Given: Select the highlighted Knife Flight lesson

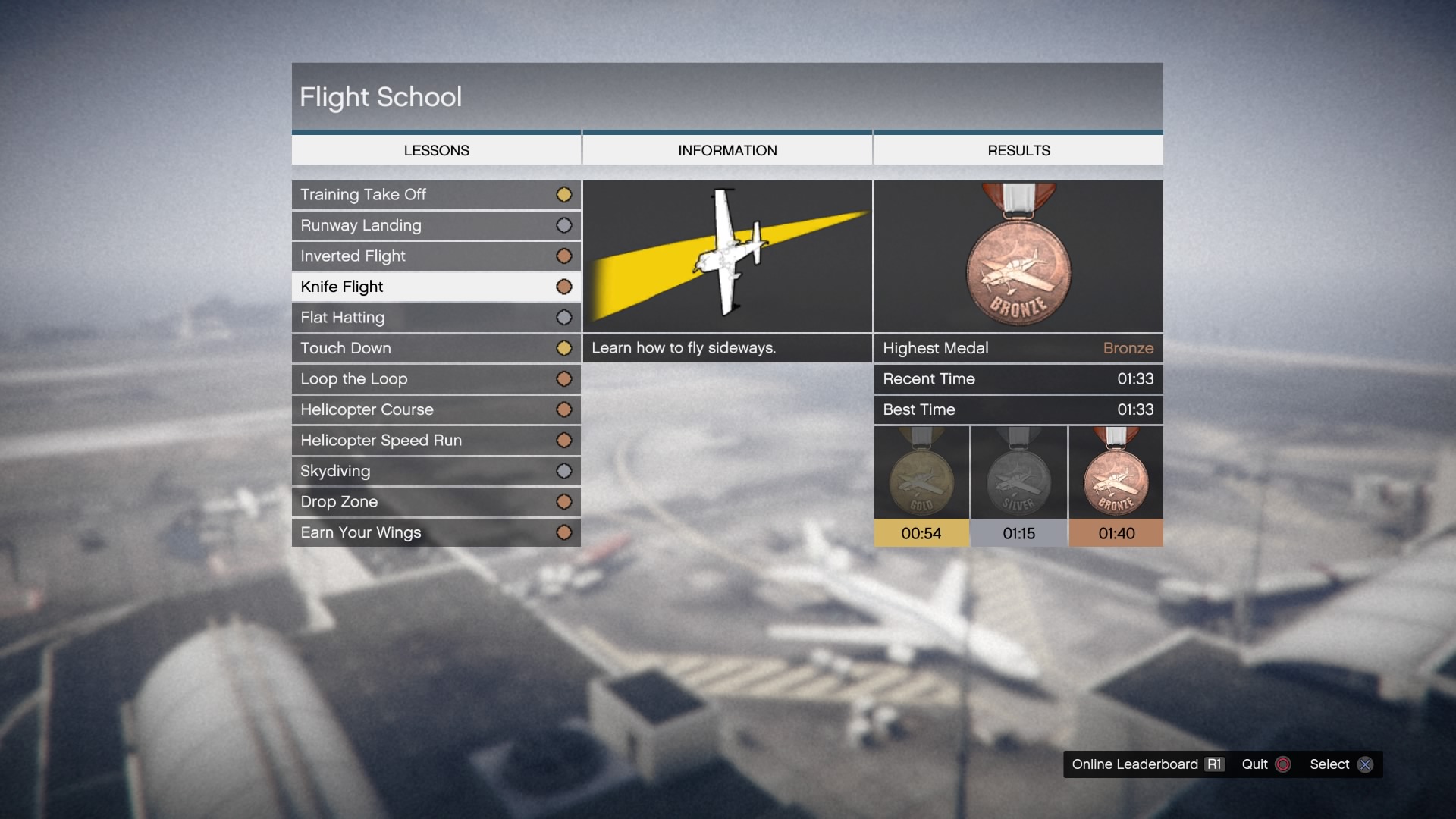Looking at the screenshot, I should pyautogui.click(x=436, y=287).
